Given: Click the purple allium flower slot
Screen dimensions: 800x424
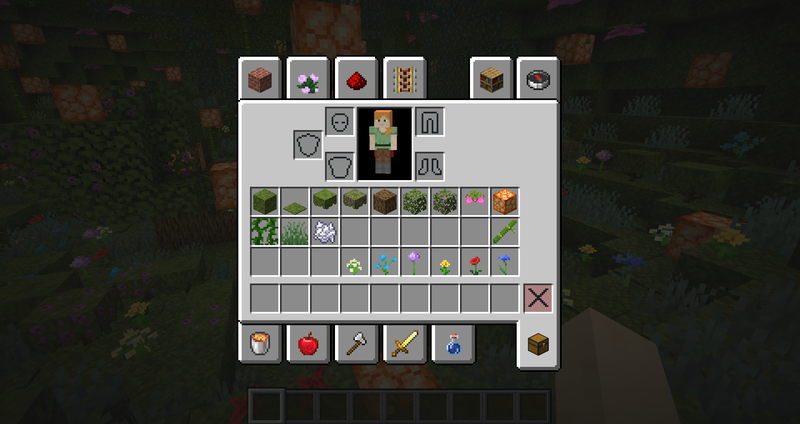Looking at the screenshot, I should 415,263.
